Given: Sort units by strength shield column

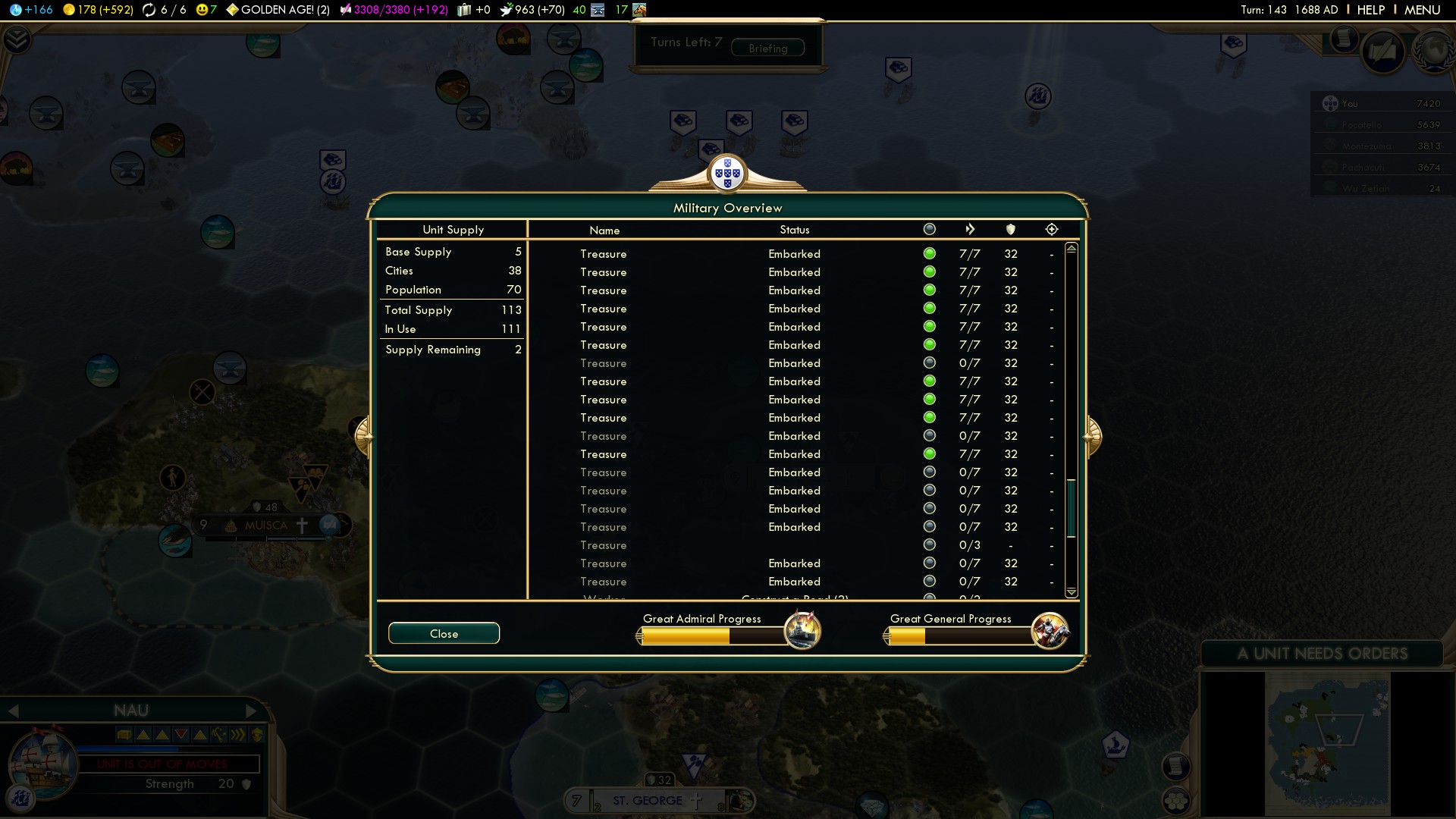Looking at the screenshot, I should (1011, 229).
